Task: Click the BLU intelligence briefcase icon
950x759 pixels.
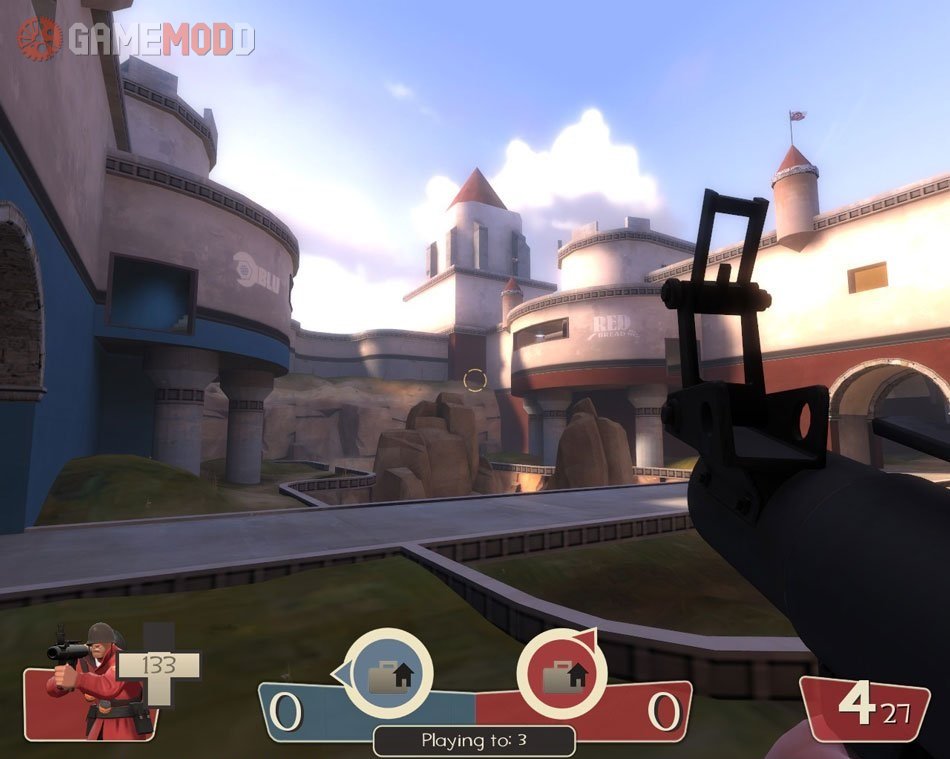Action: 389,677
